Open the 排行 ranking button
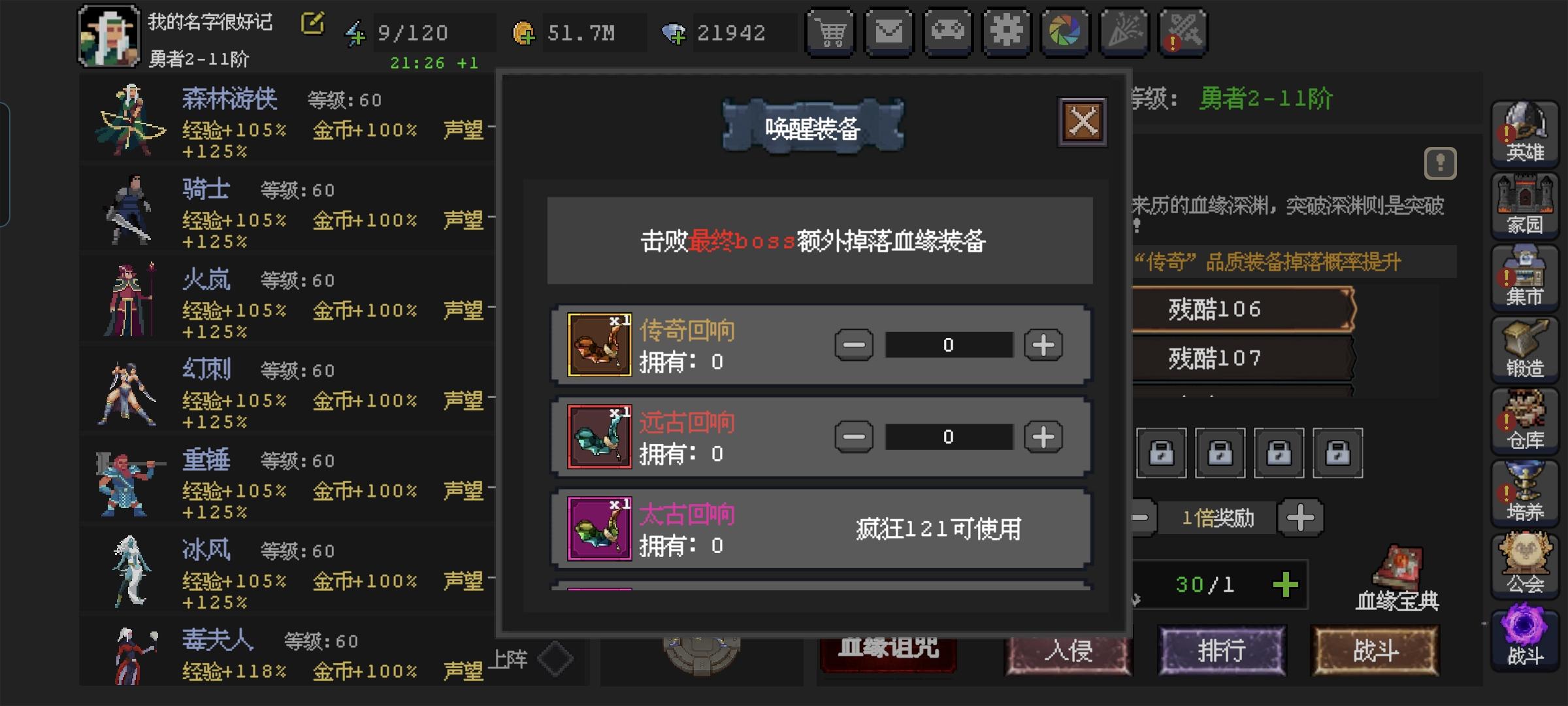 tap(1220, 651)
